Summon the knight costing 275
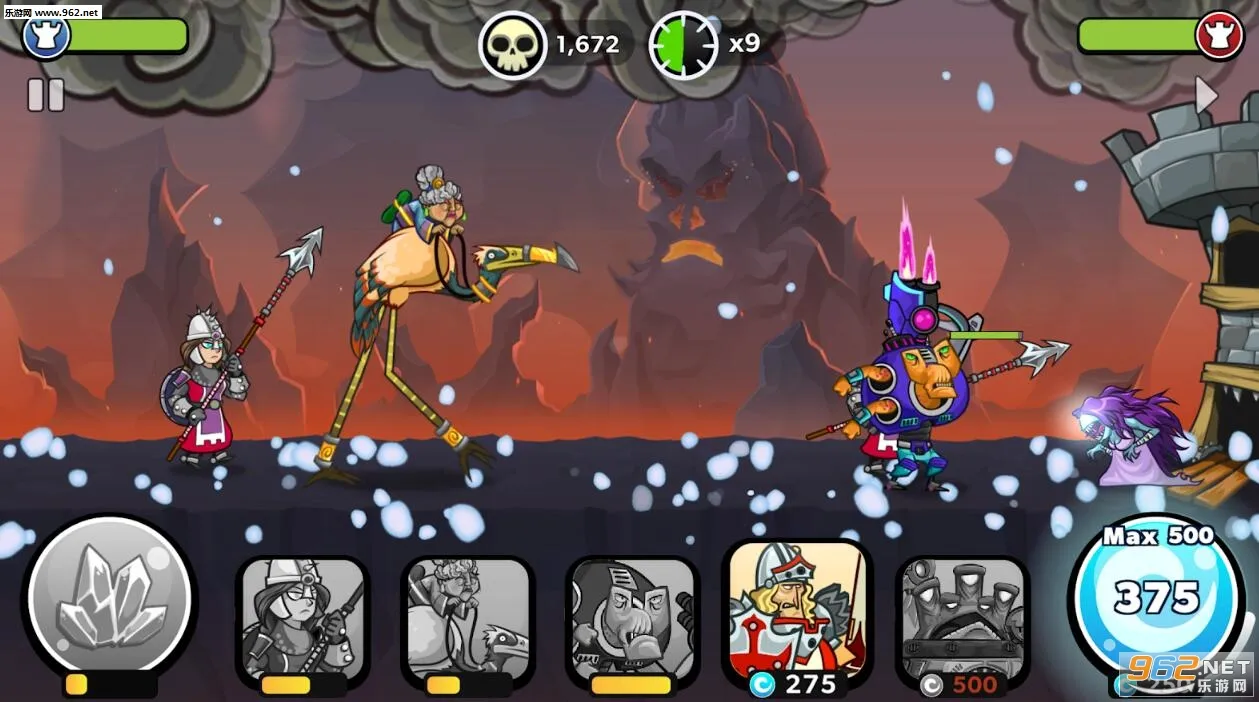This screenshot has height=702, width=1259. pos(797,610)
